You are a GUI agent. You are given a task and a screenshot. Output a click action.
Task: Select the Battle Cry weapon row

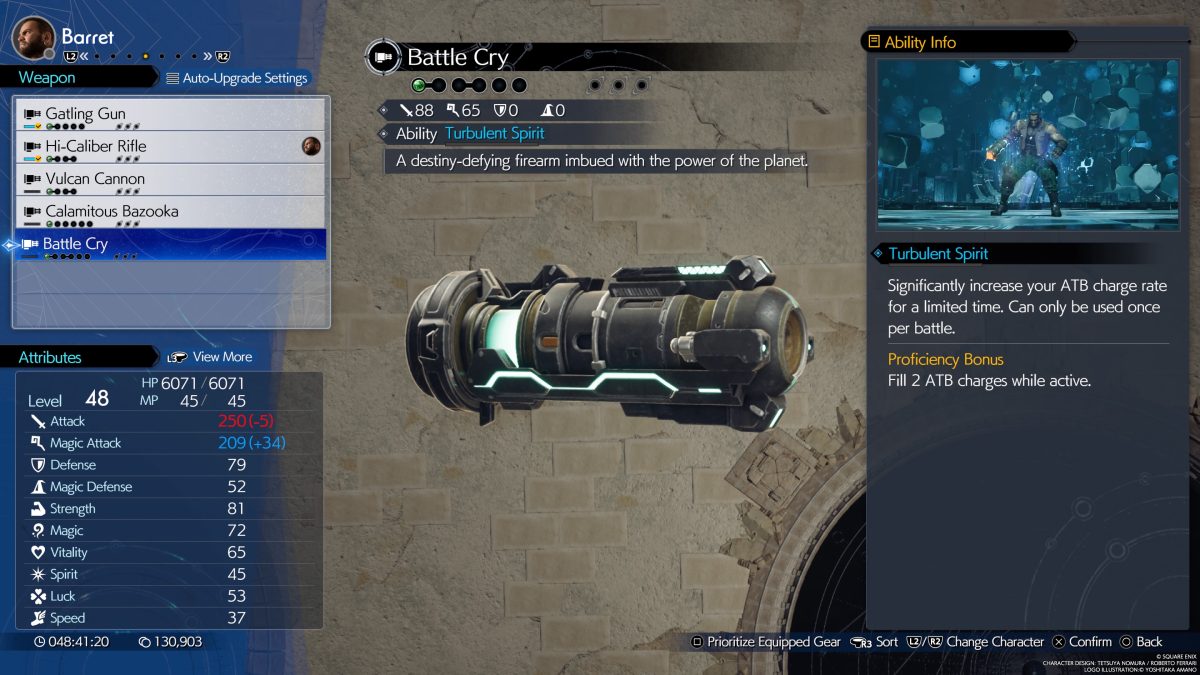coord(170,245)
